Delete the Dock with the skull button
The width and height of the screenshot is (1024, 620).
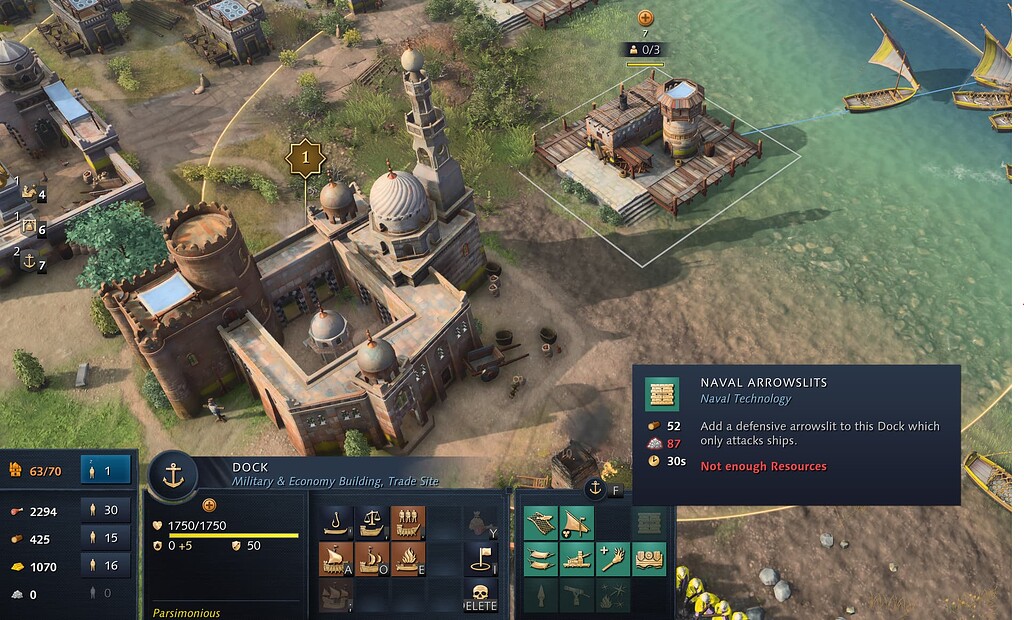(x=481, y=595)
